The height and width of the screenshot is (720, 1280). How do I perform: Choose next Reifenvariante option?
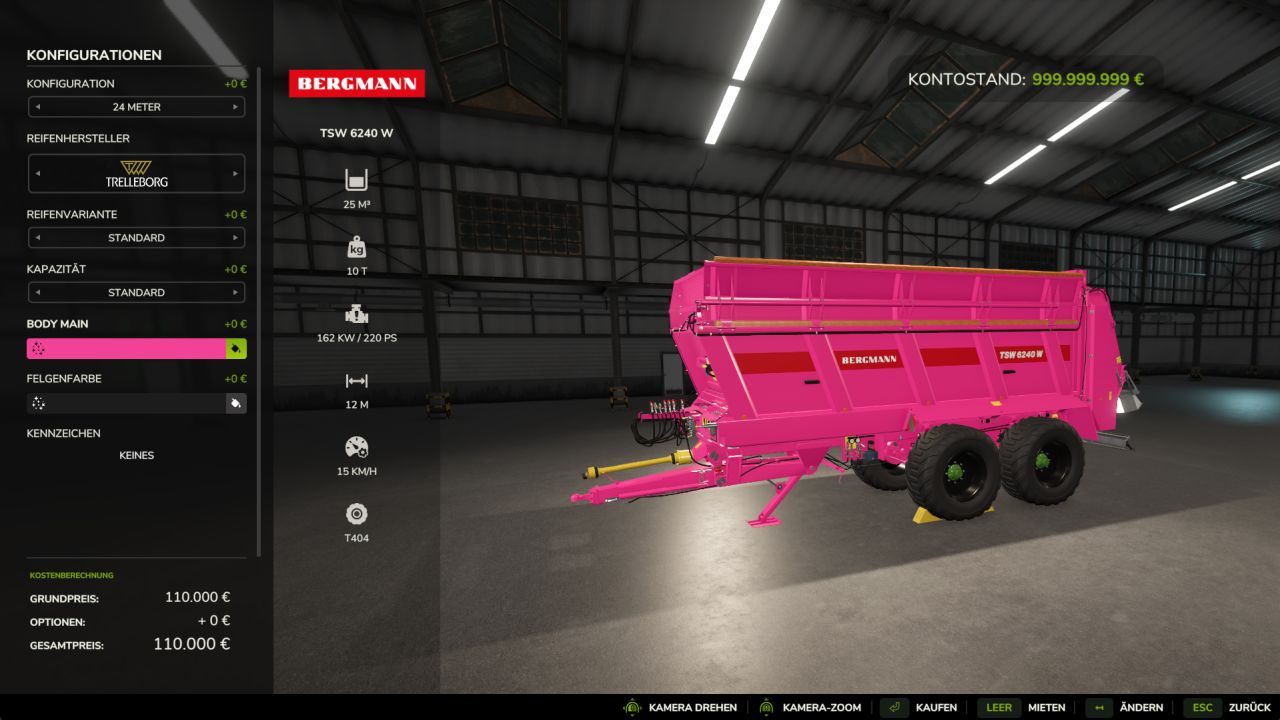tap(236, 238)
